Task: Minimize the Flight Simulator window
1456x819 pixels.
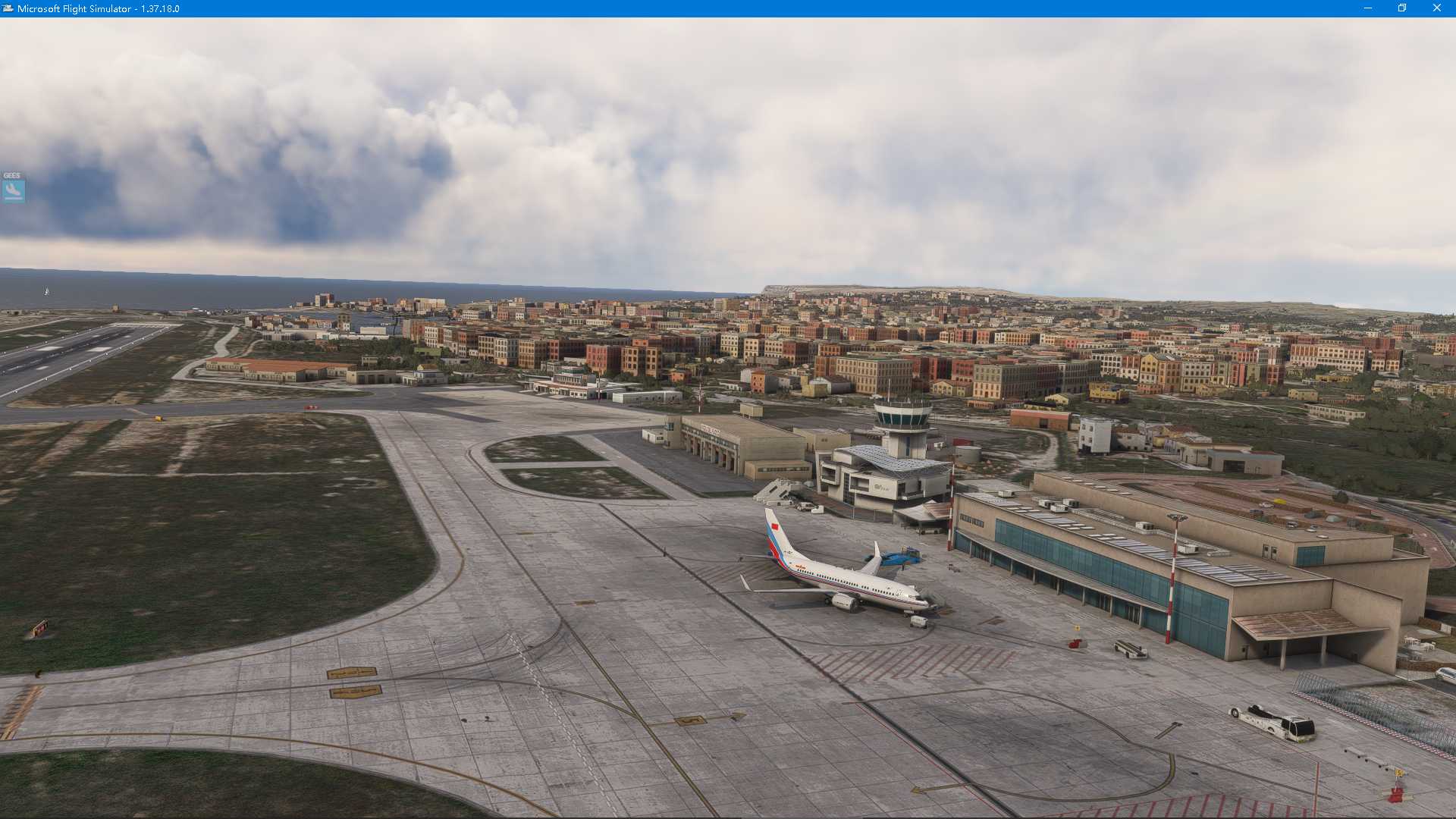Action: [x=1368, y=8]
